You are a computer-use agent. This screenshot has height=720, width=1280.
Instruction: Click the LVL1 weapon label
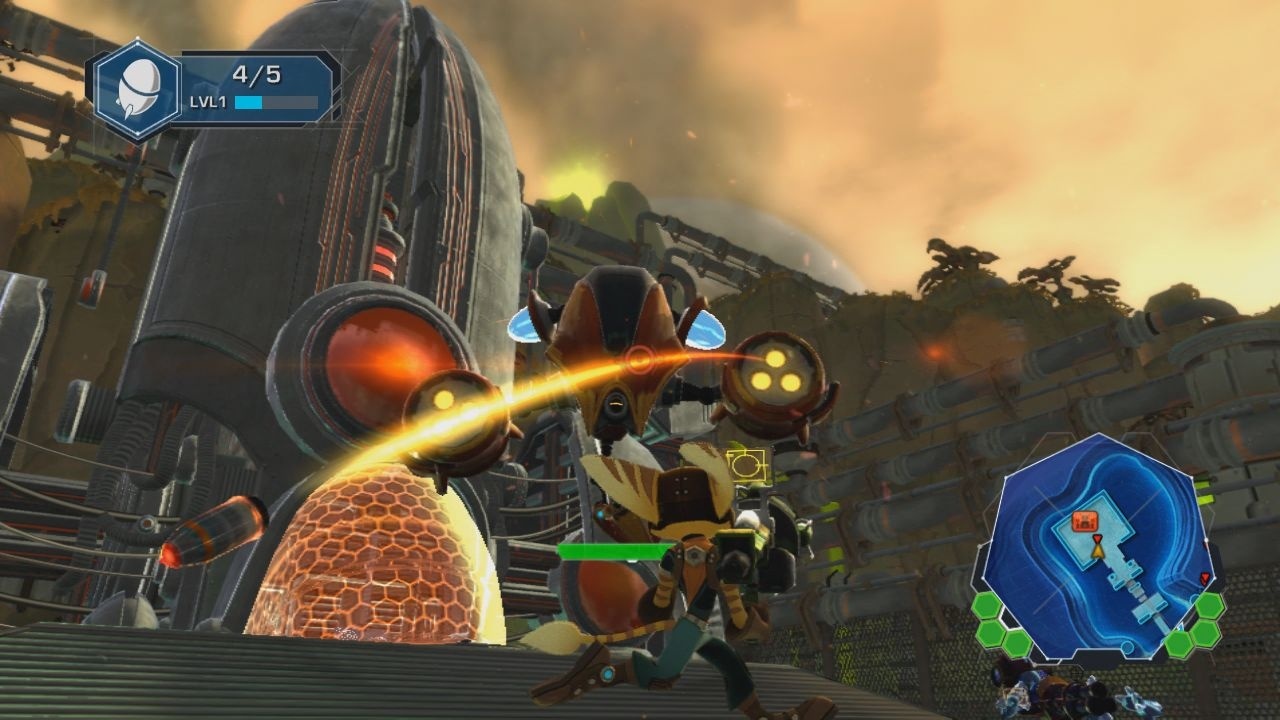point(210,101)
